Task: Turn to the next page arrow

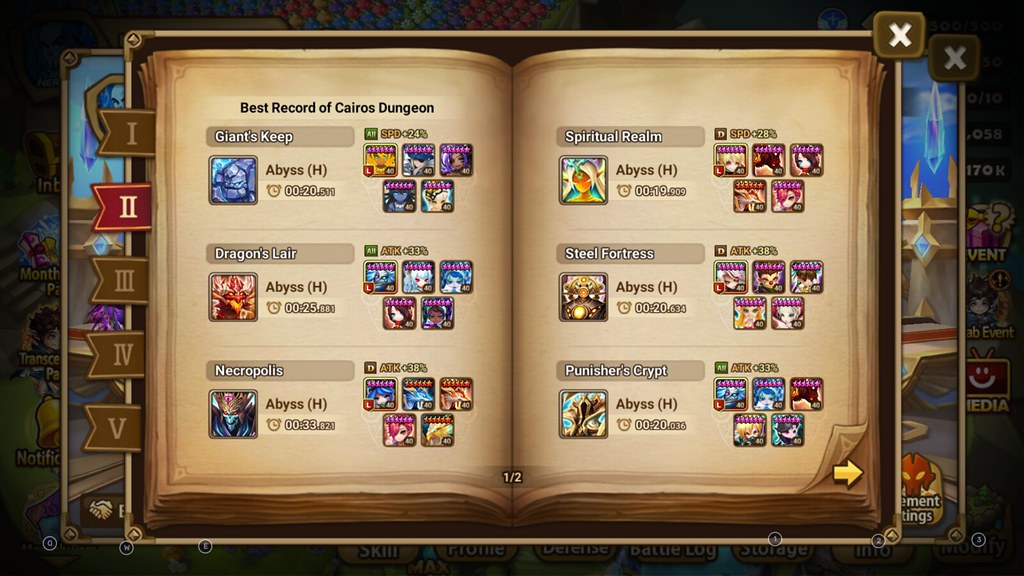Action: (847, 473)
